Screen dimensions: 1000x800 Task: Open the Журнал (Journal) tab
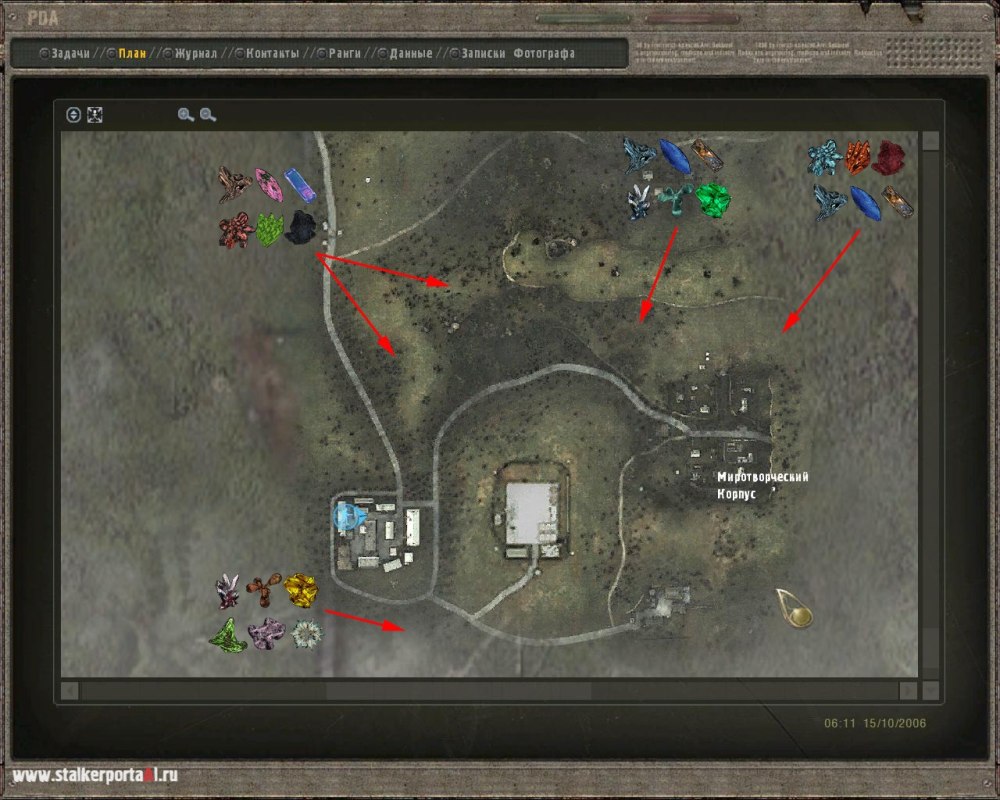point(195,53)
